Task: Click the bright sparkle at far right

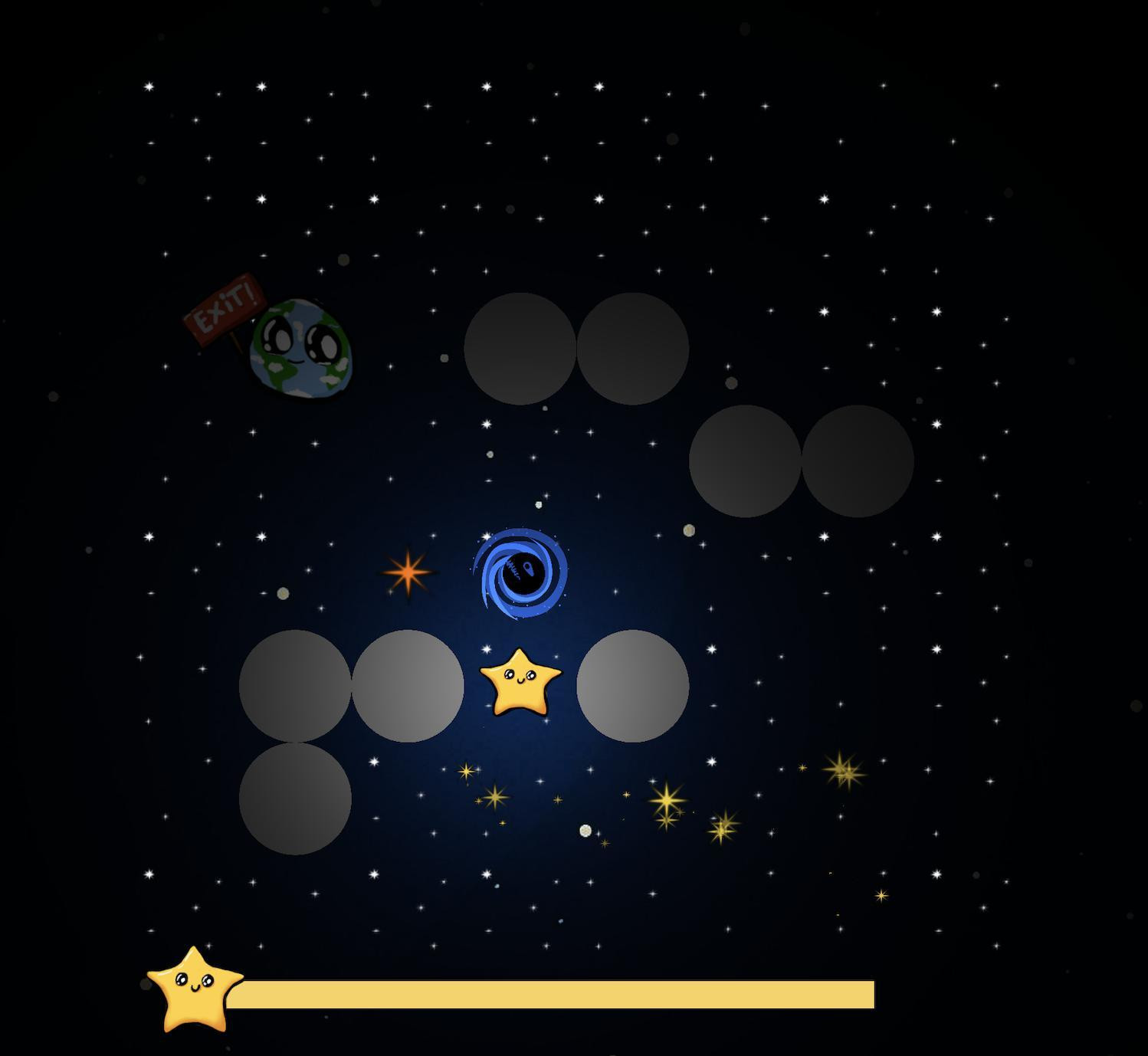Action: (x=843, y=770)
